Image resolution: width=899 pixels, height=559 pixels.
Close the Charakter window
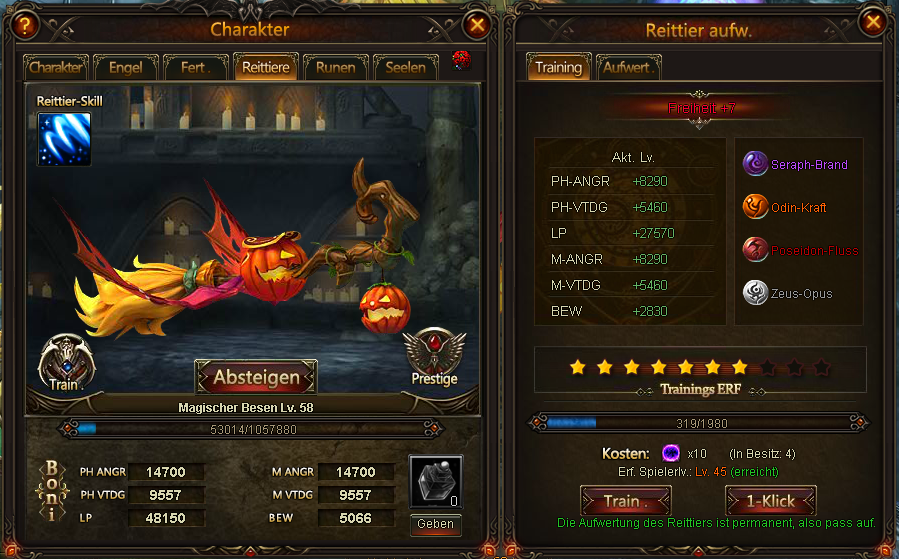(478, 25)
